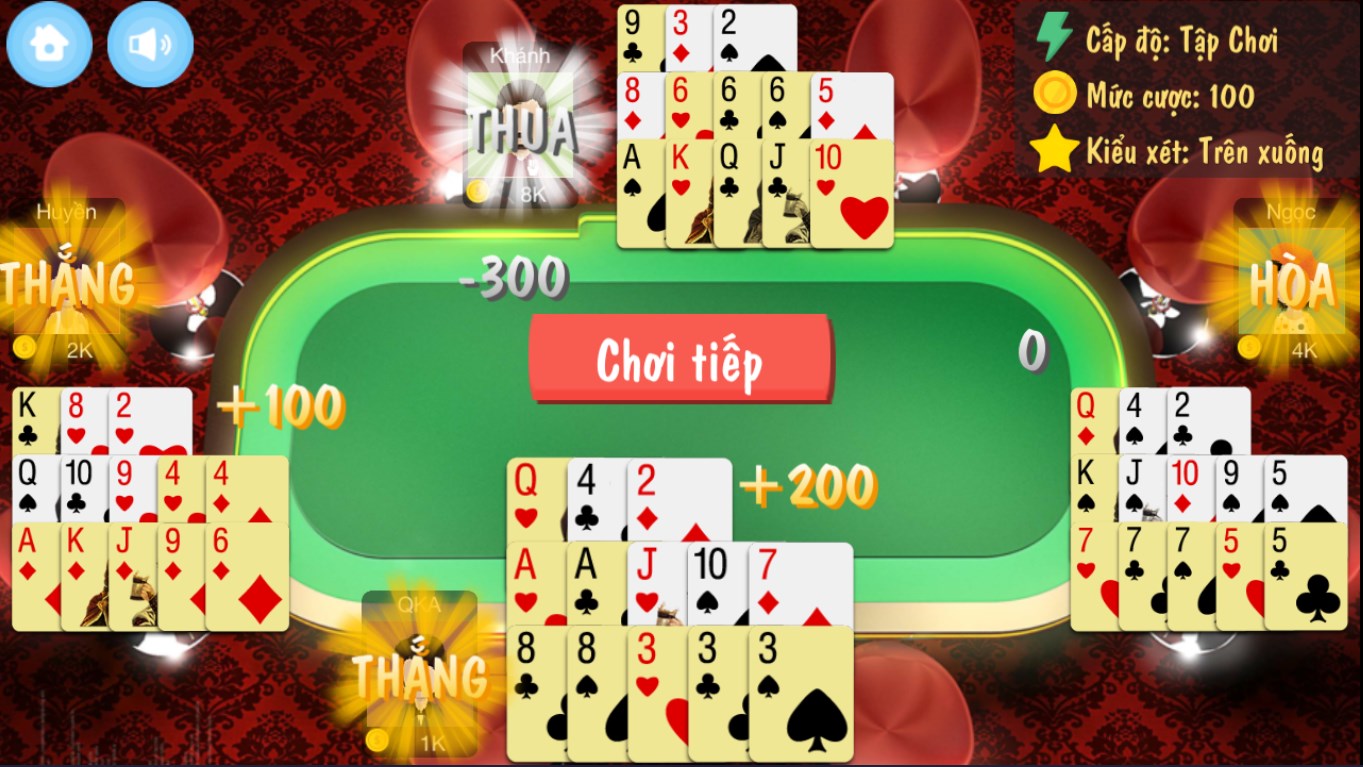1363x767 pixels.
Task: Click the coin icon near the 1K balance
Action: point(378,742)
